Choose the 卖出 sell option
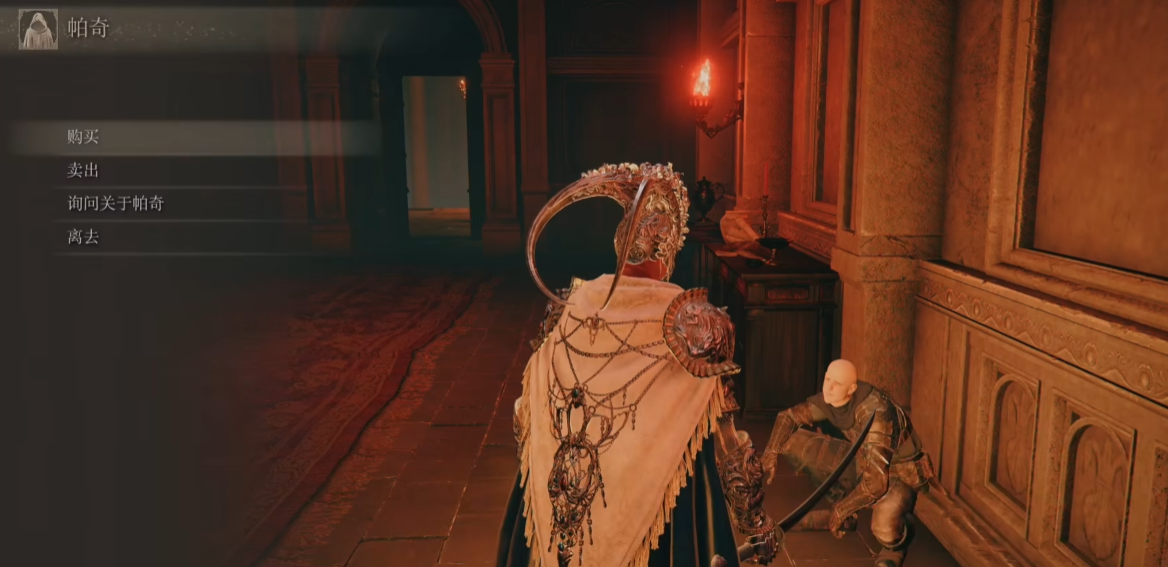 point(84,170)
